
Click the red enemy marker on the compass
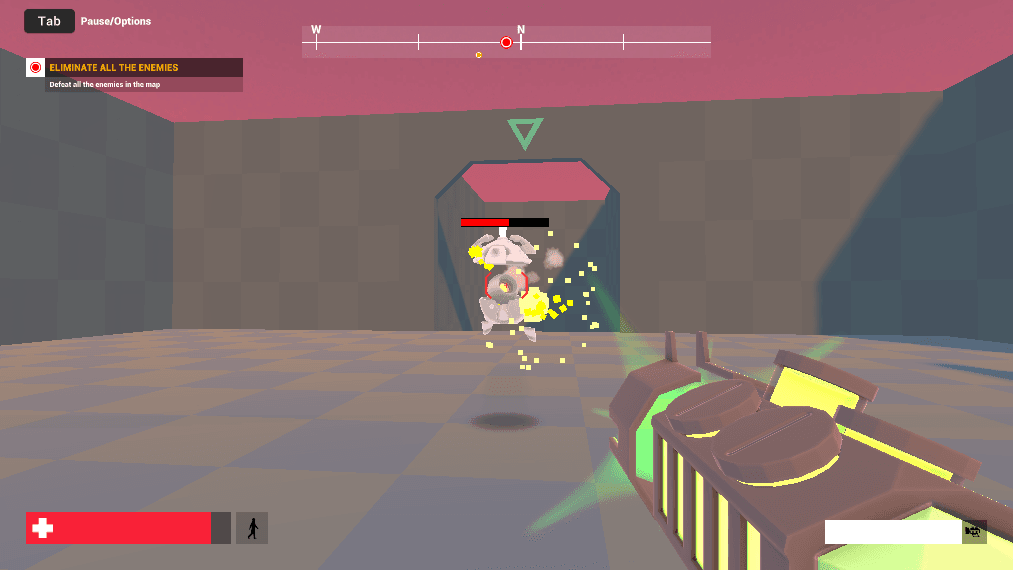click(506, 42)
